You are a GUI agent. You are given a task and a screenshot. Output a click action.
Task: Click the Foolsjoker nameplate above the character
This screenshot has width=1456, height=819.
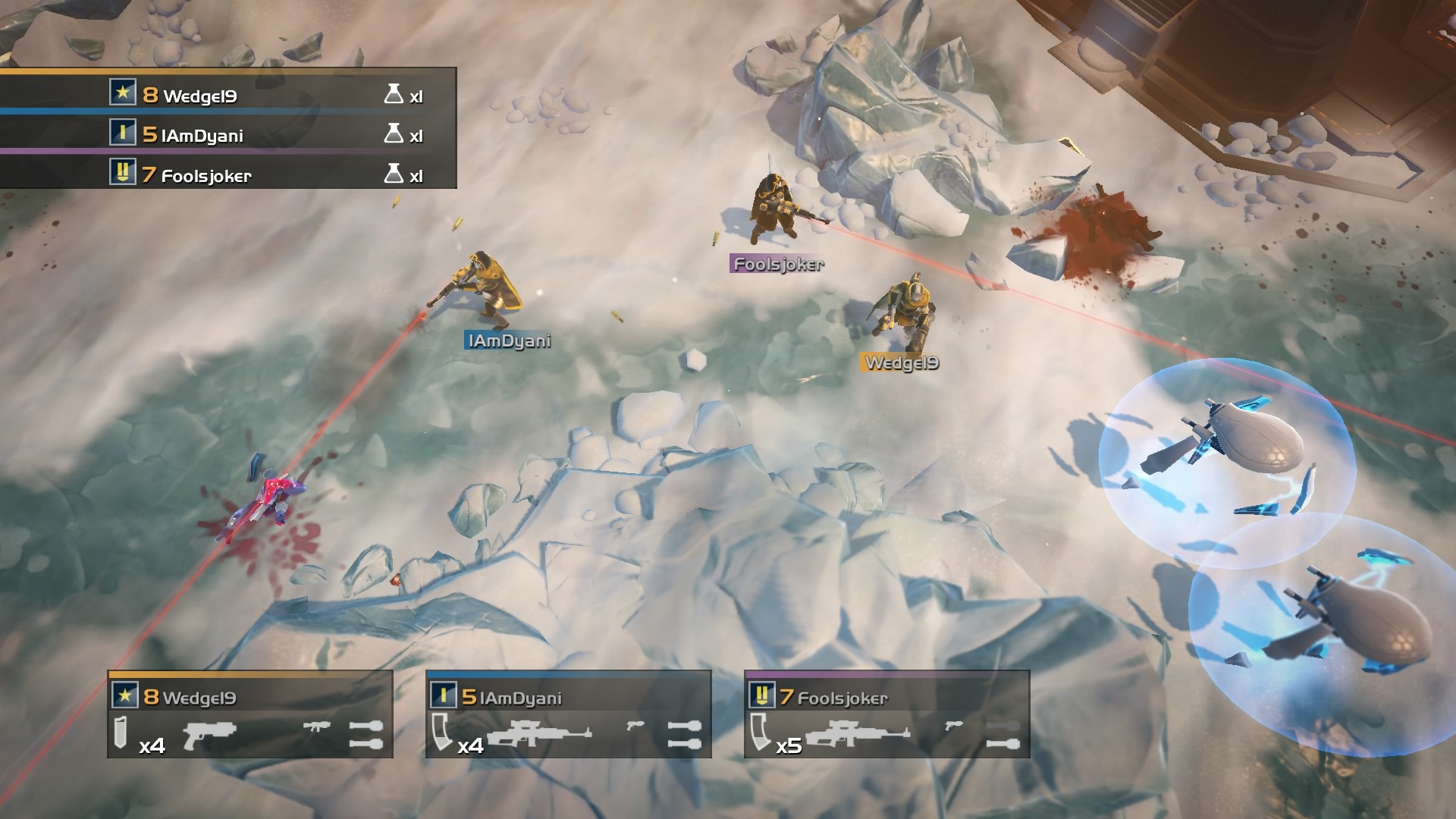tap(777, 265)
